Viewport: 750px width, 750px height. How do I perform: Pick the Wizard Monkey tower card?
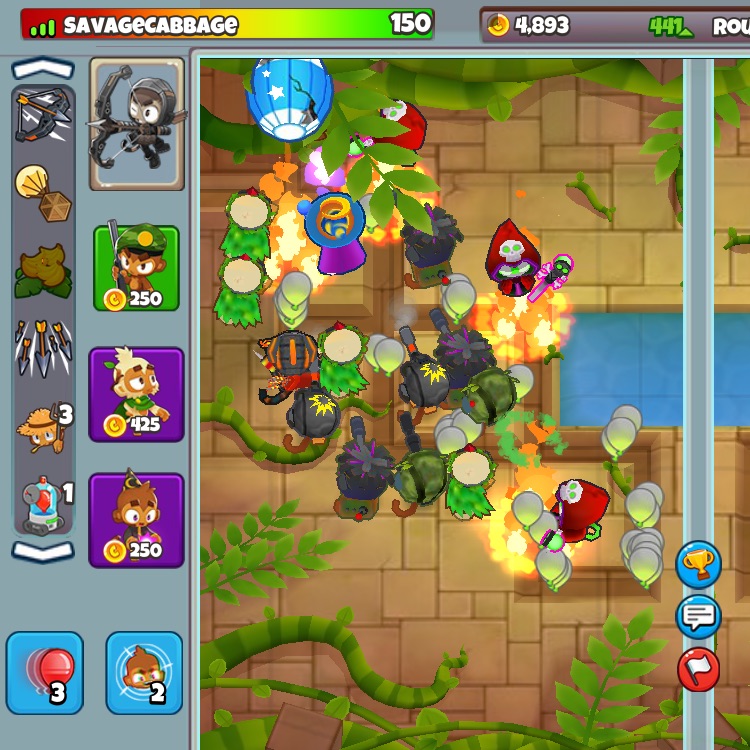click(136, 520)
